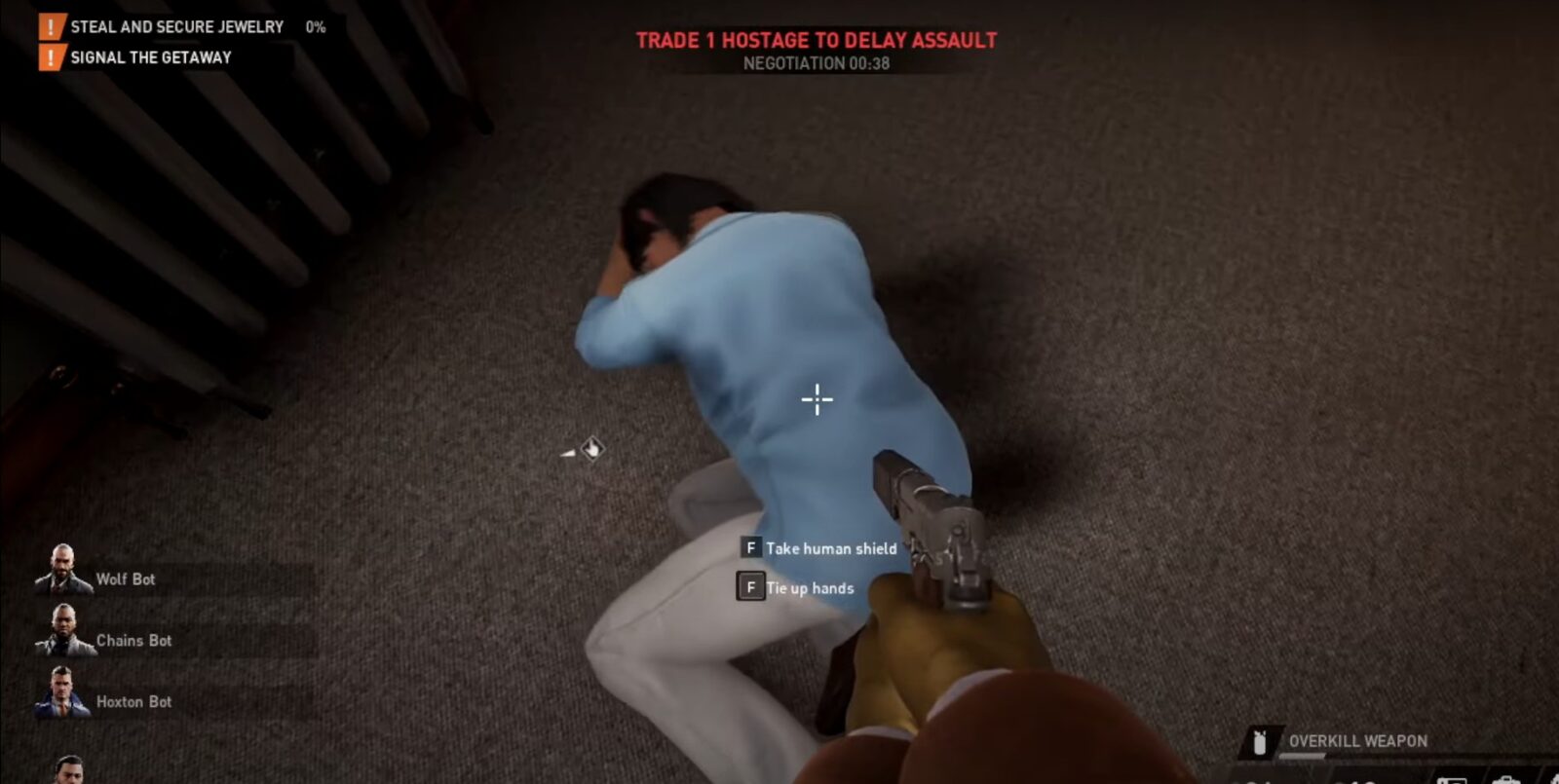
Task: Select the Overkill Weapon grenade icon
Action: tap(1260, 740)
